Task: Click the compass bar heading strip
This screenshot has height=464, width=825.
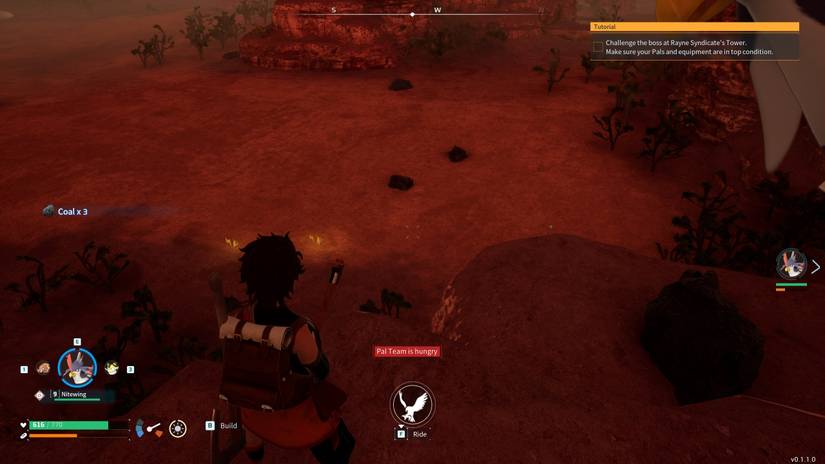Action: coord(437,13)
